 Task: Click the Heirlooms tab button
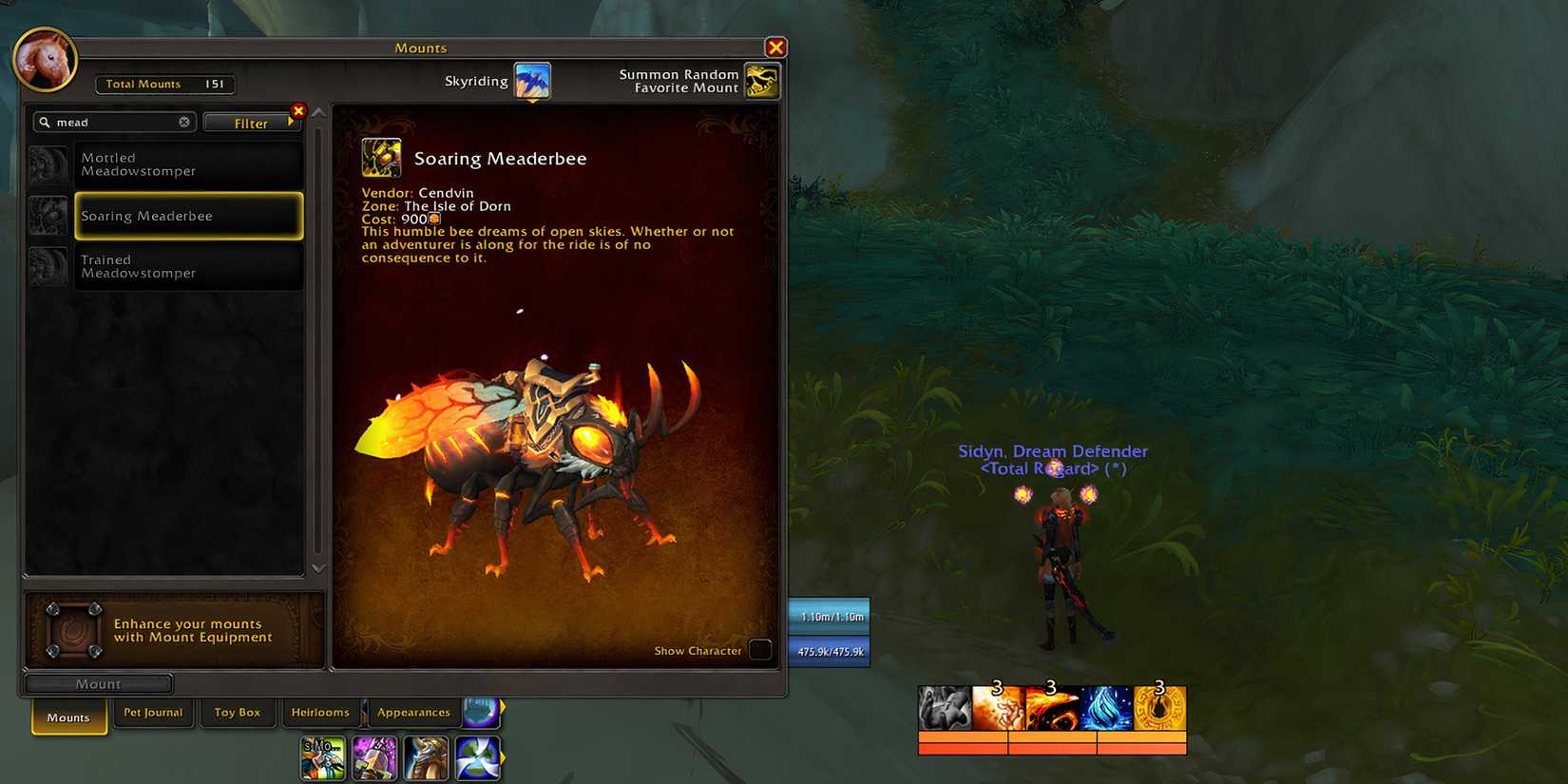click(x=320, y=712)
